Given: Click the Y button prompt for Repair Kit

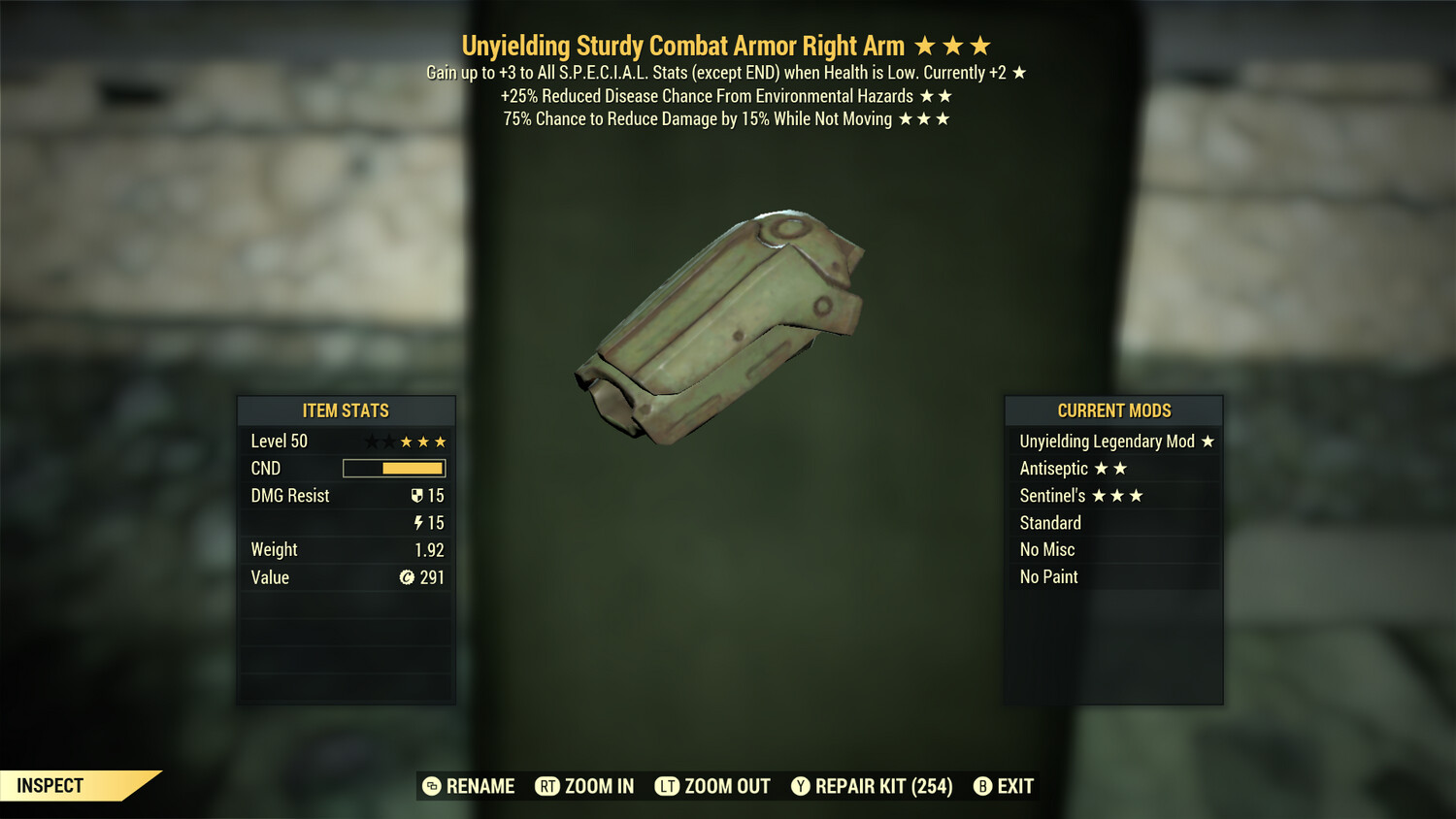Looking at the screenshot, I should pos(802,786).
